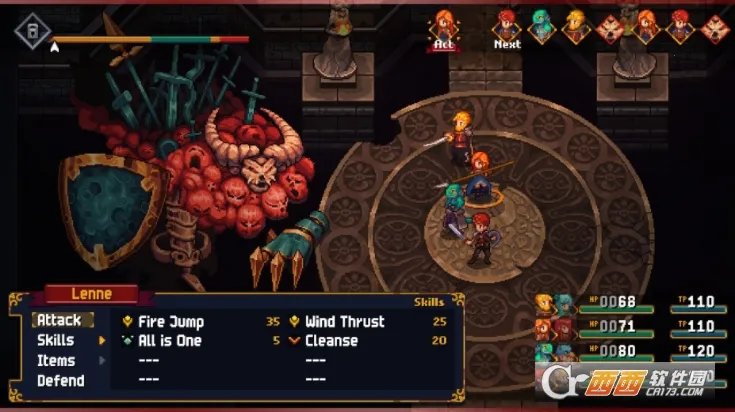
Task: Choose the Defend command
Action: pyautogui.click(x=60, y=381)
